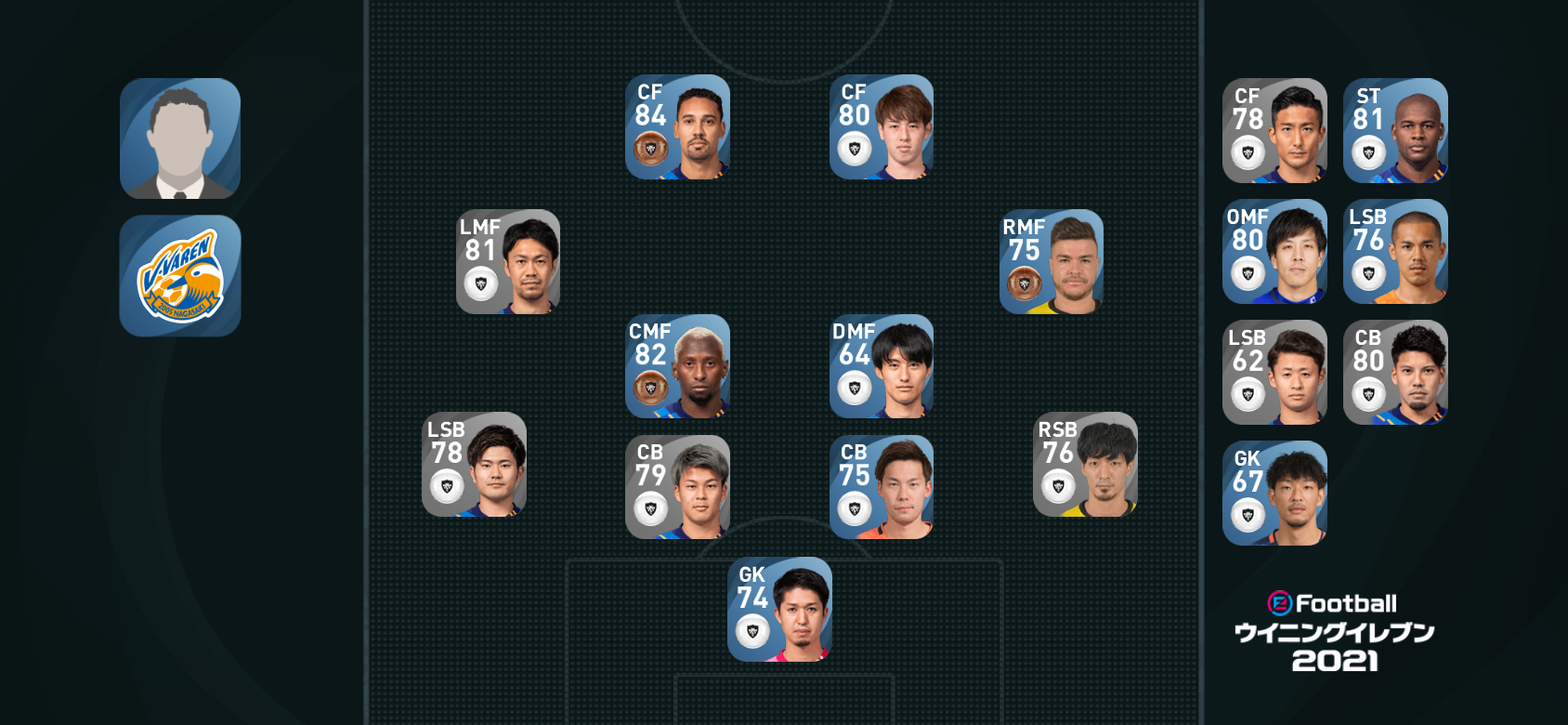The width and height of the screenshot is (1568, 725).
Task: Pick the substitute CF 78 card
Action: tap(1274, 130)
